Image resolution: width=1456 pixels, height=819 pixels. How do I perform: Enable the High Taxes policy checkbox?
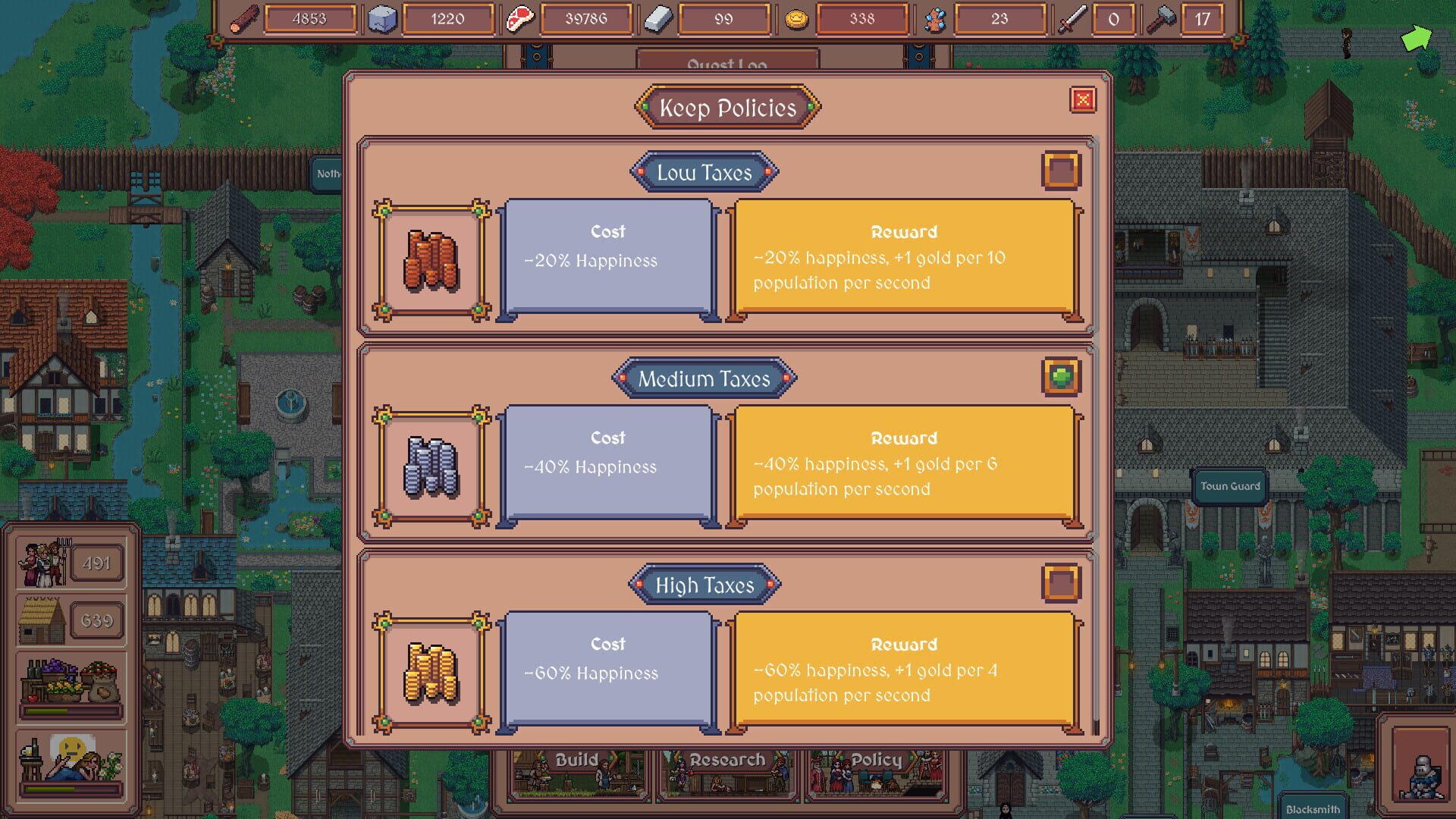(x=1062, y=584)
